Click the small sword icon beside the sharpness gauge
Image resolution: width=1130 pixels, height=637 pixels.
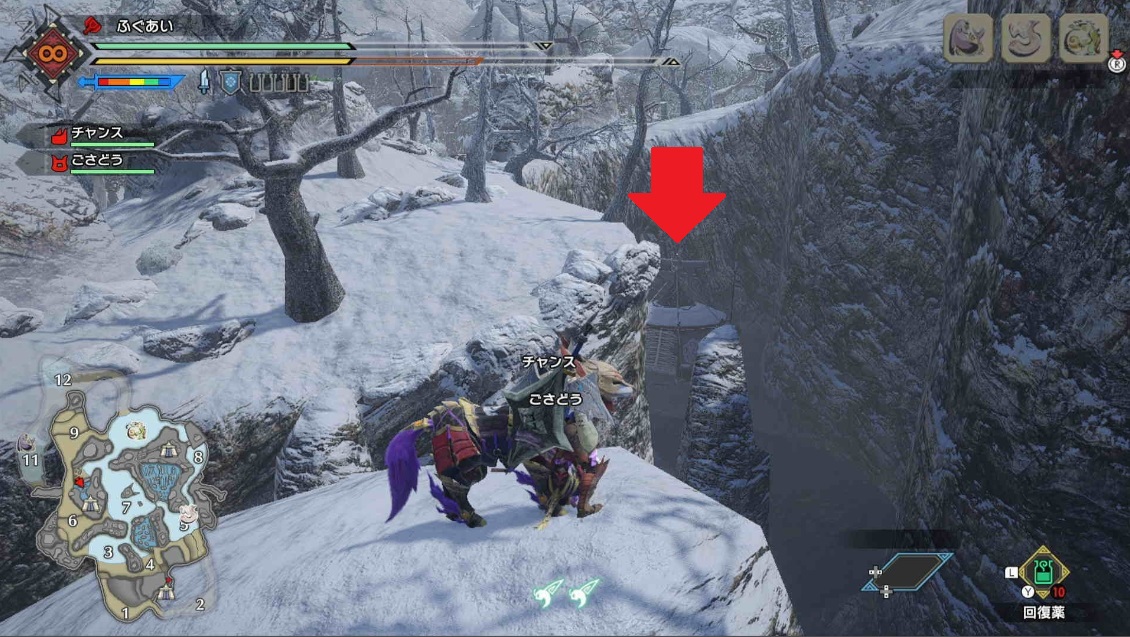[205, 82]
